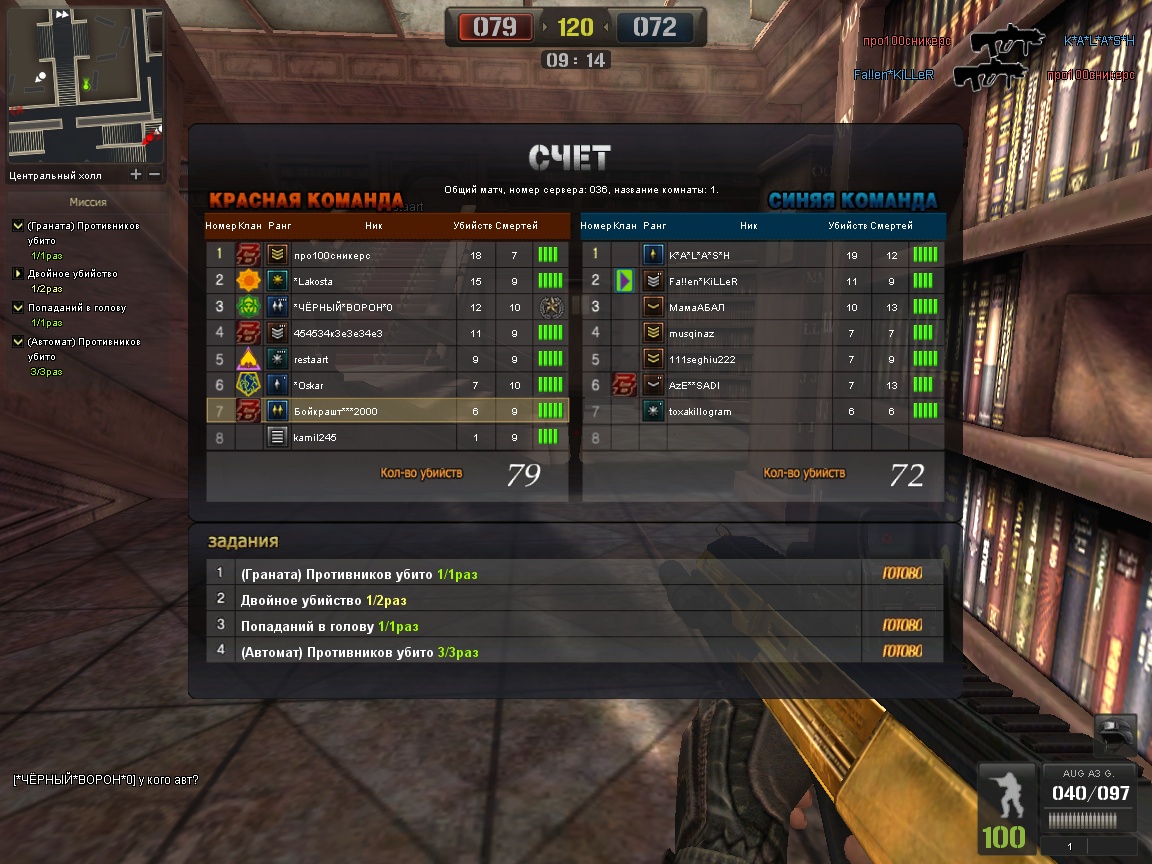Zoom in the minimap with plus button
Screen dimensions: 1152x864
136,175
